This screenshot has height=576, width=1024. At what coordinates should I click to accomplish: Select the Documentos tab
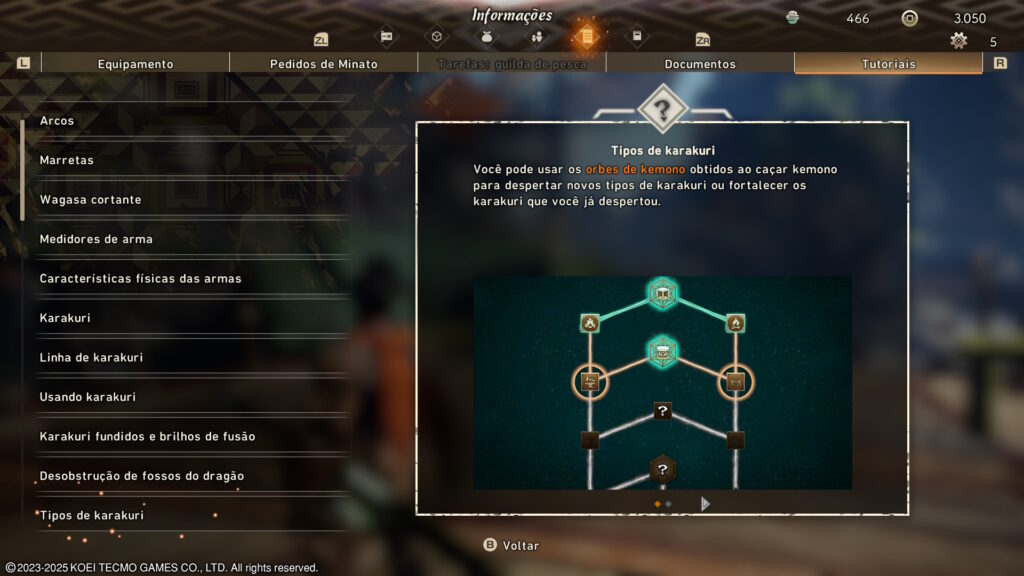pos(700,64)
